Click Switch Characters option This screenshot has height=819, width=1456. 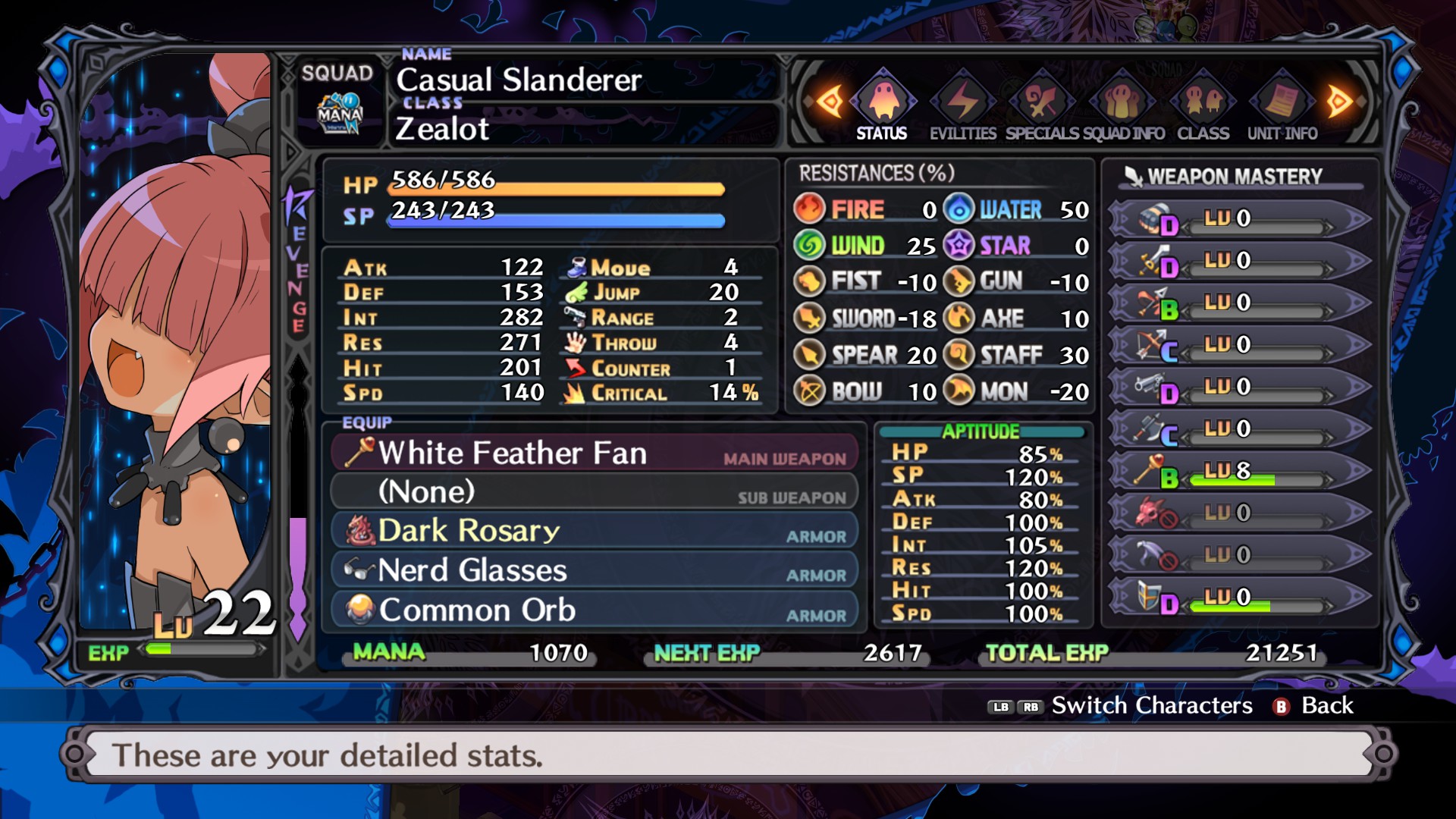pyautogui.click(x=1151, y=706)
